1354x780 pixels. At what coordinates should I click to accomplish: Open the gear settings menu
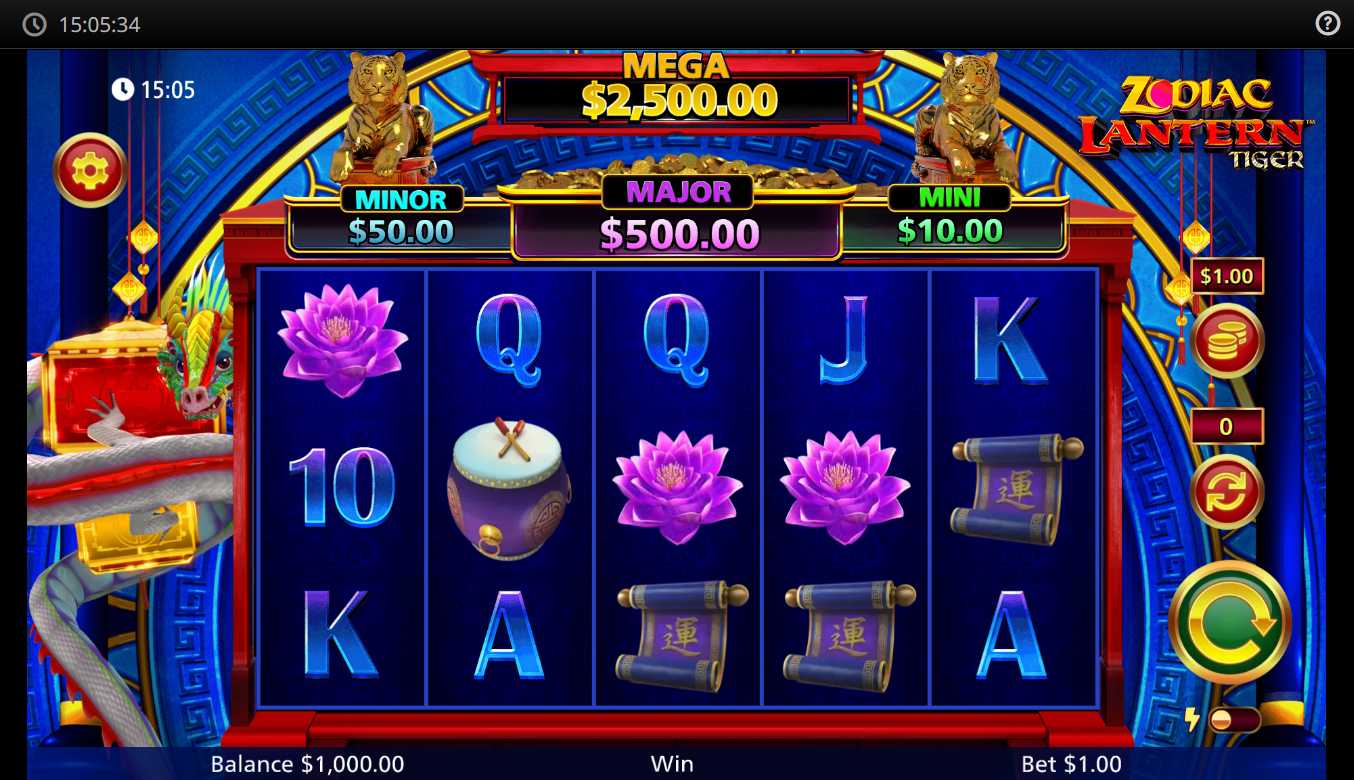pos(89,170)
